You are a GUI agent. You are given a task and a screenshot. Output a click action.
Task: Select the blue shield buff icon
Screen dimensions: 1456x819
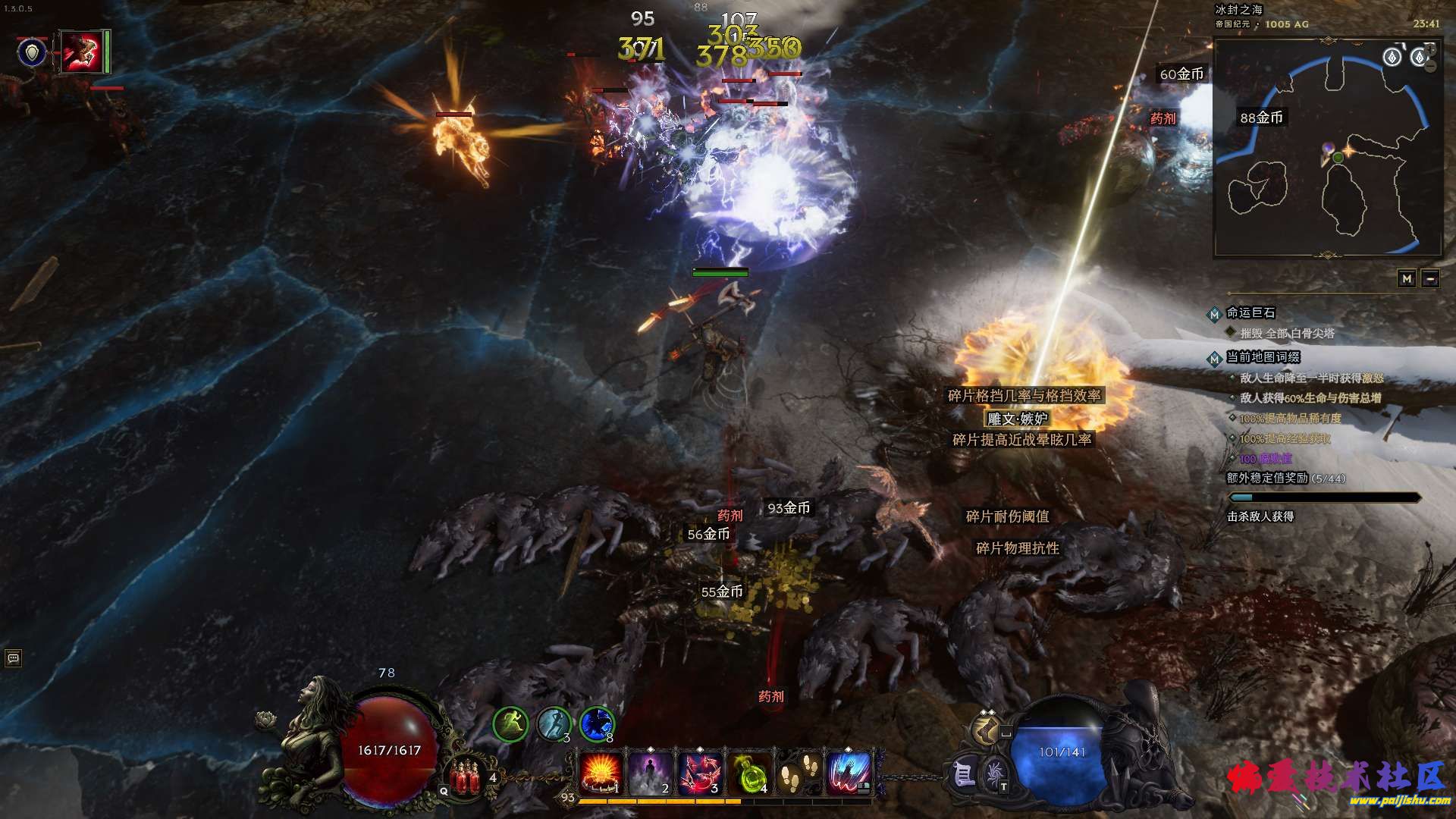[x=33, y=52]
